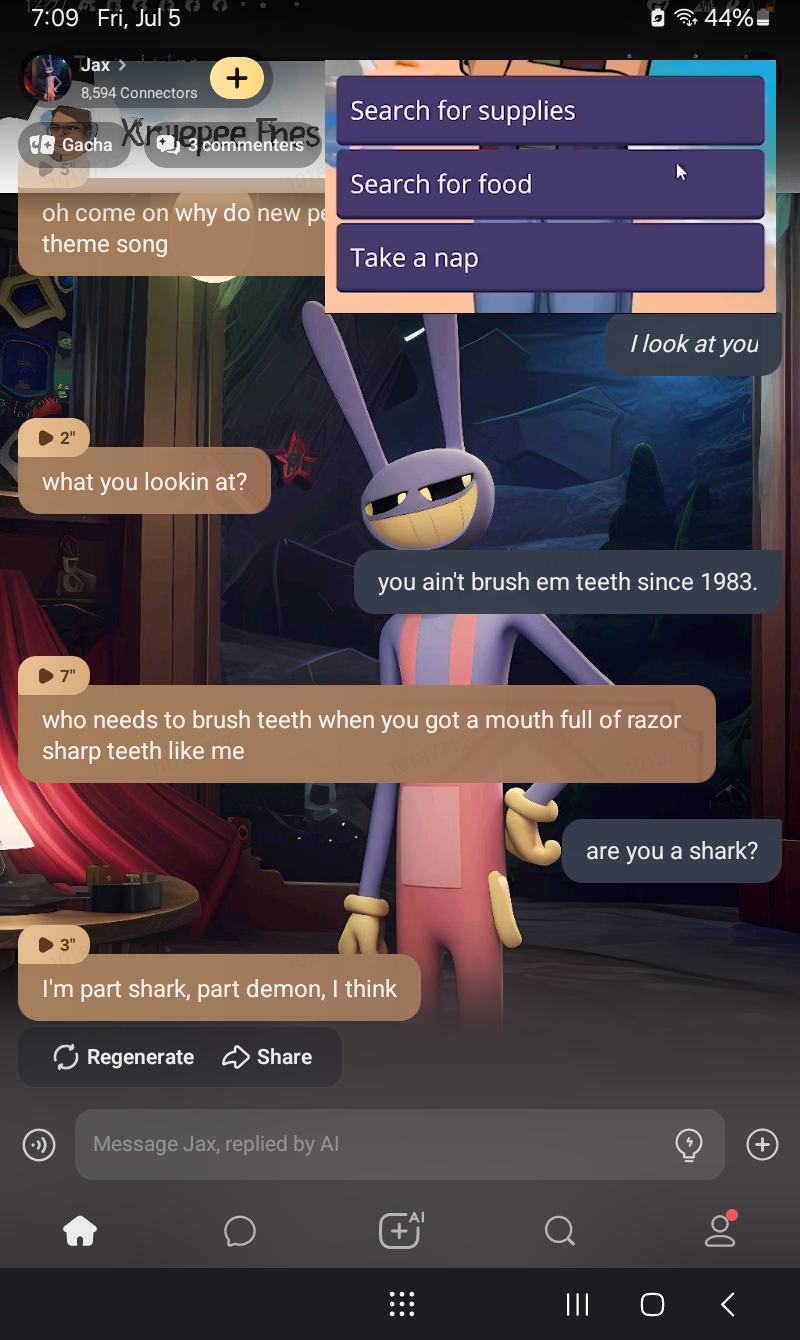This screenshot has width=800, height=1340.
Task: Regenerate the last AI reply
Action: (124, 1057)
